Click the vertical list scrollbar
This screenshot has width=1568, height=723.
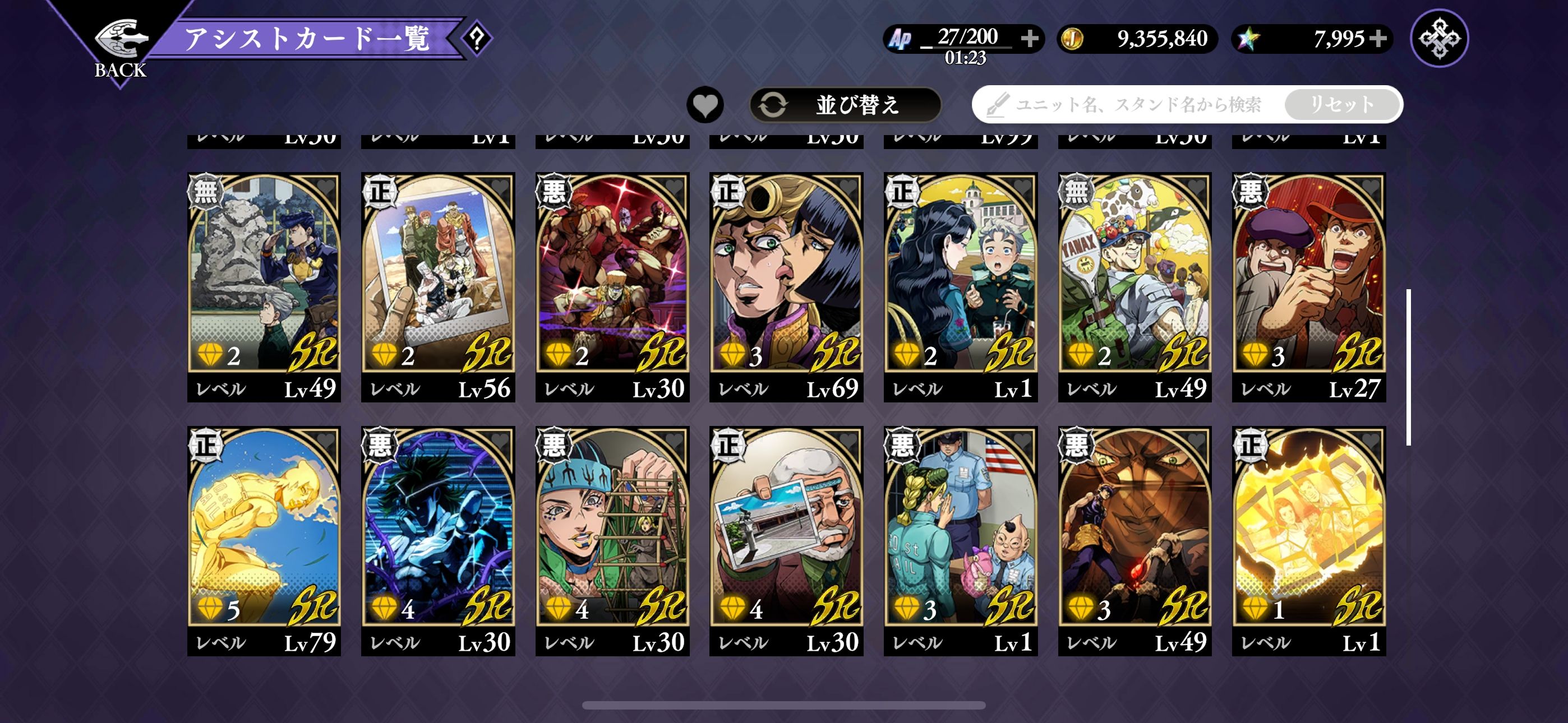[x=1409, y=367]
